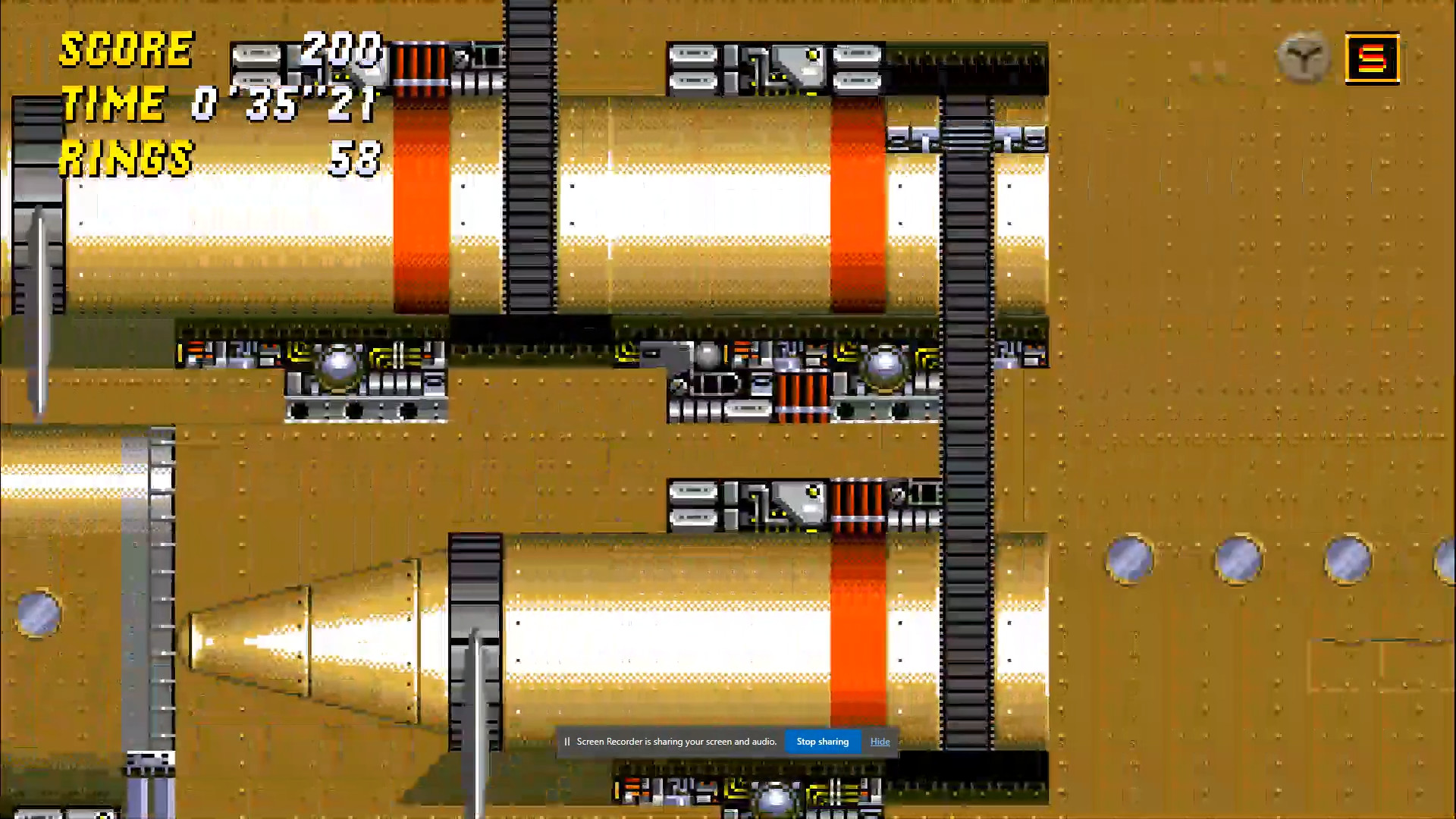
Task: Click the tall chain conveyor on the right side
Action: (963, 455)
